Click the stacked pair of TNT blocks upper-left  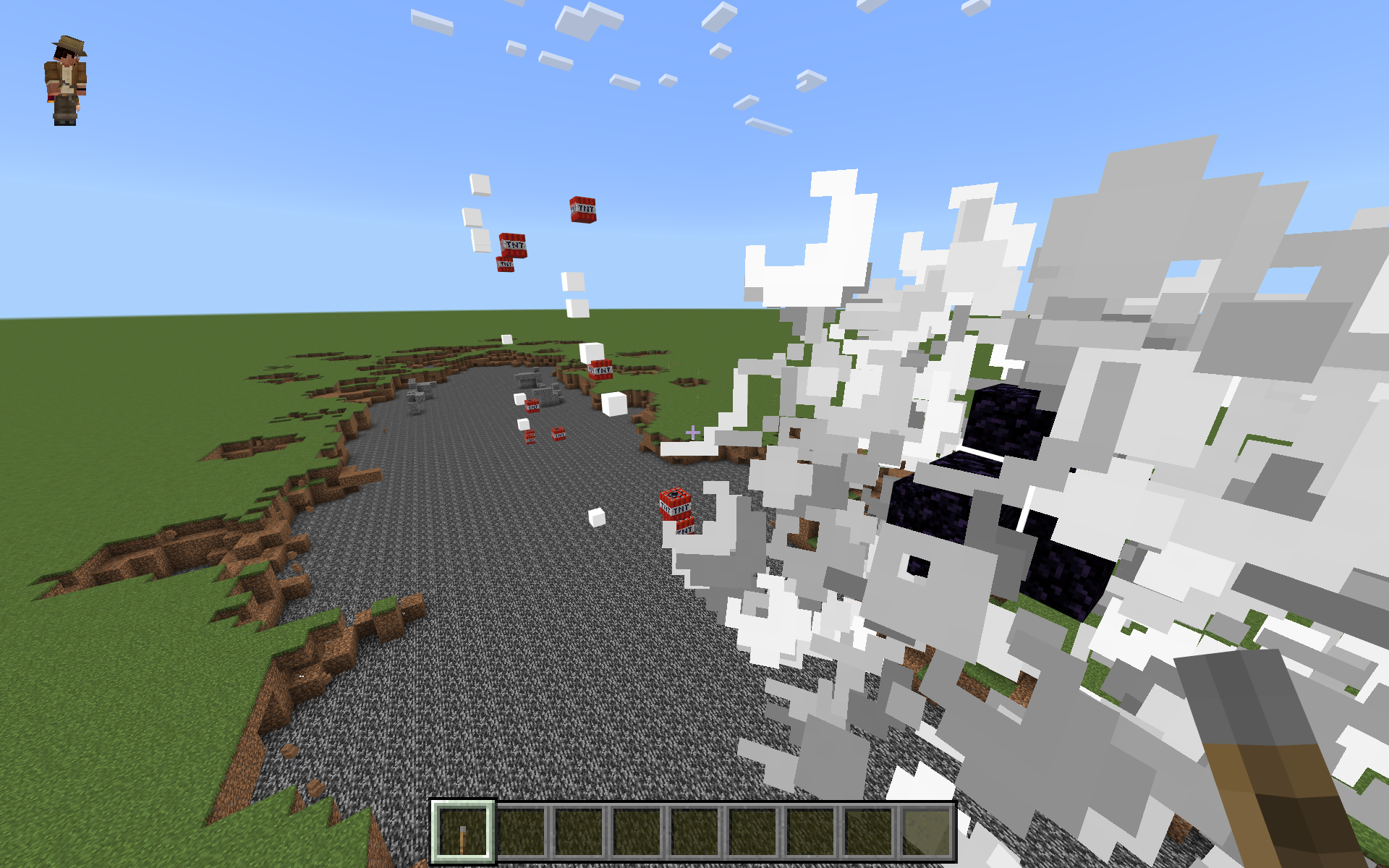(511, 253)
